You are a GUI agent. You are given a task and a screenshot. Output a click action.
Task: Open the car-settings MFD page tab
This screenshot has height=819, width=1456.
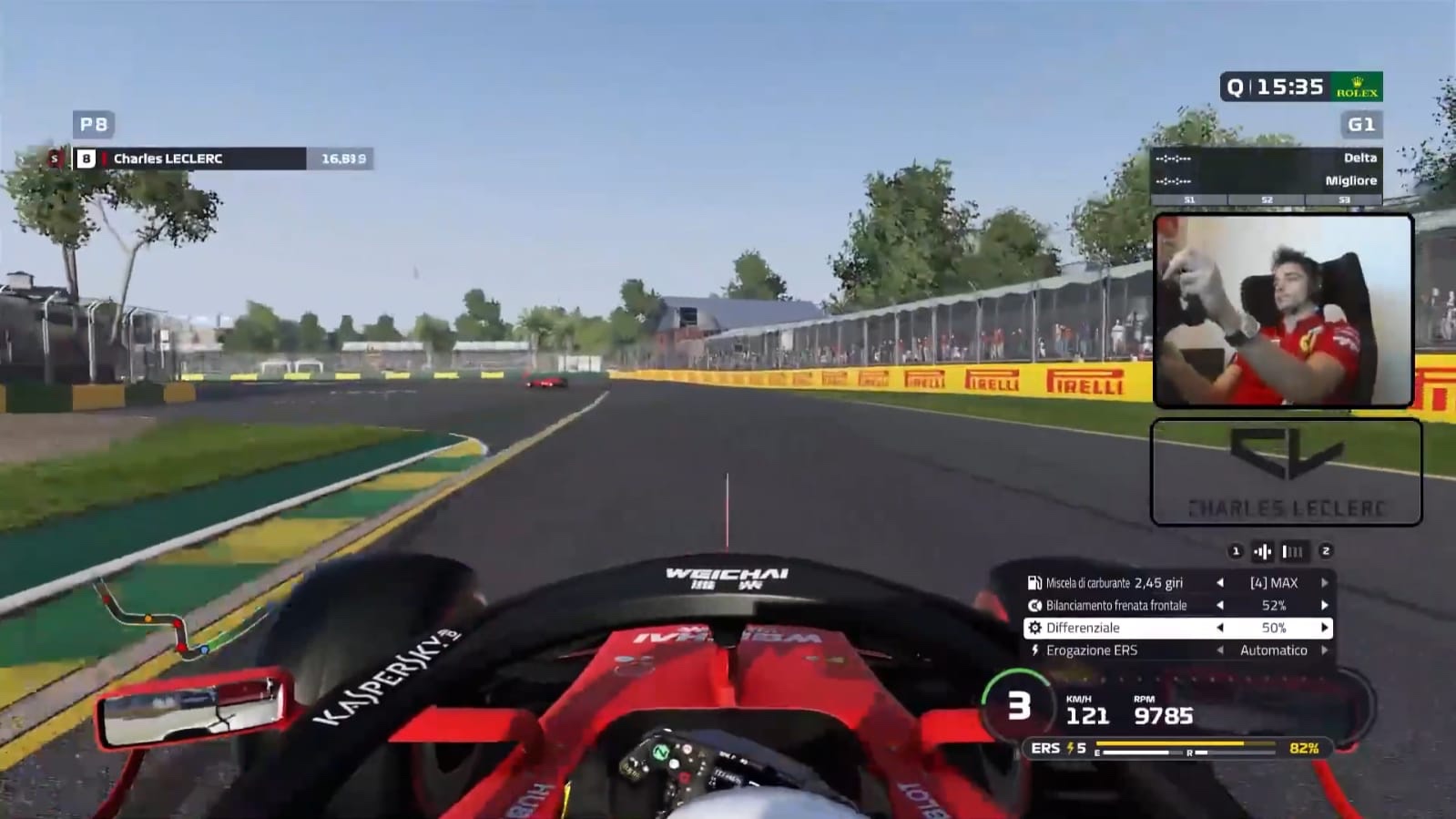pos(1263,551)
